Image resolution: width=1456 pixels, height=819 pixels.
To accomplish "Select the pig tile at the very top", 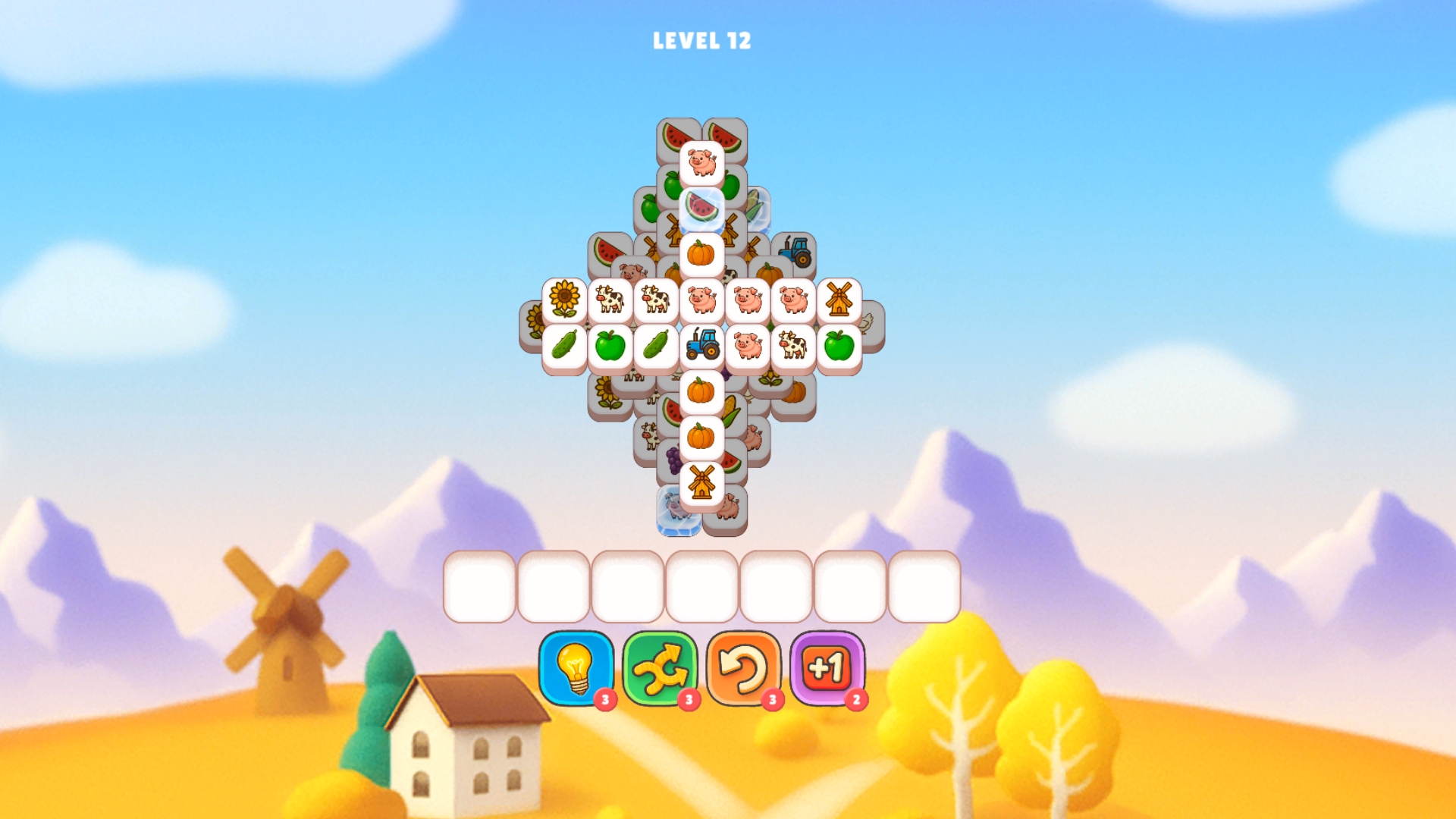I will 700,162.
